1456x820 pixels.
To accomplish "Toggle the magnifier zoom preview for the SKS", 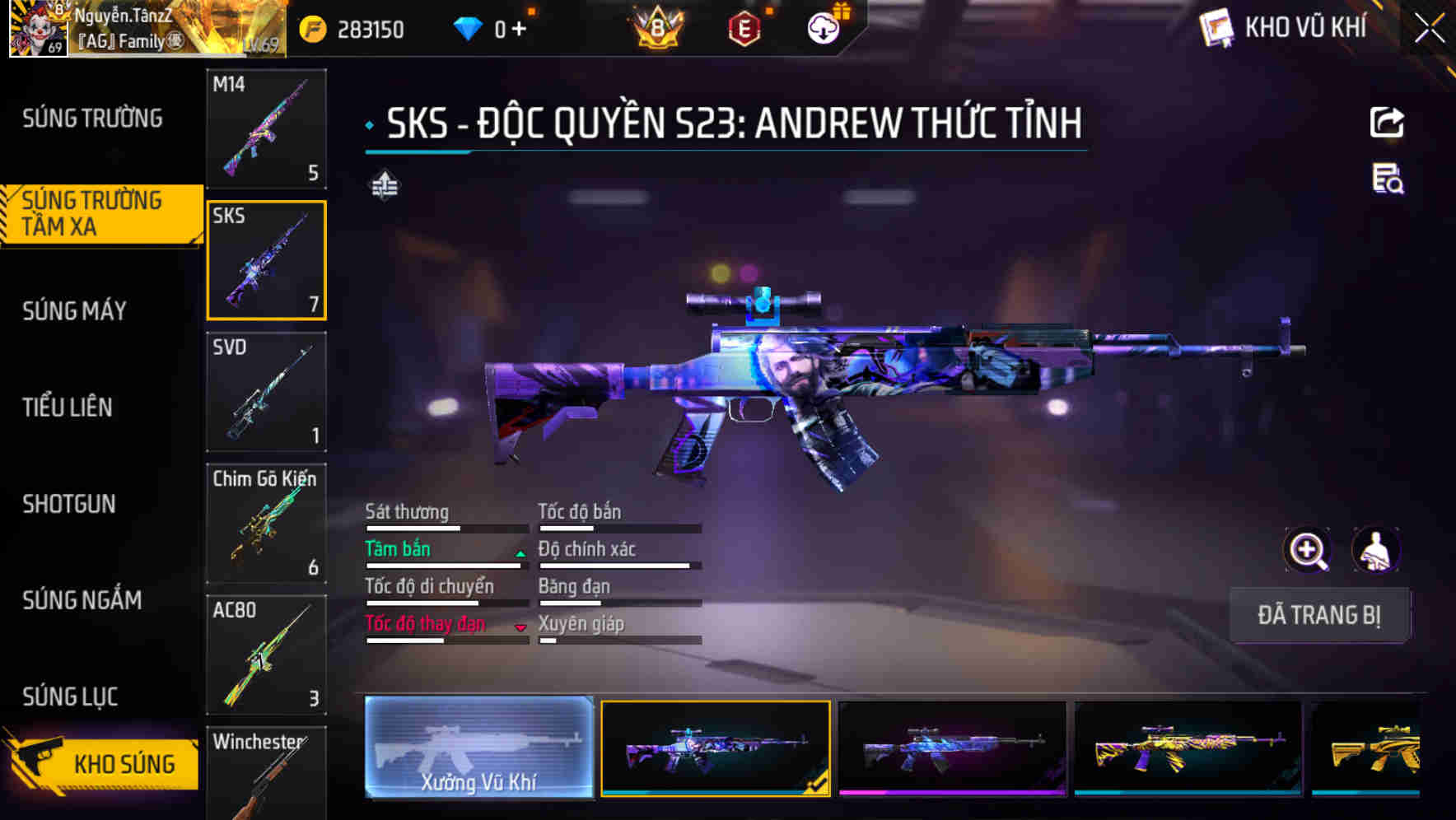I will coord(1308,549).
